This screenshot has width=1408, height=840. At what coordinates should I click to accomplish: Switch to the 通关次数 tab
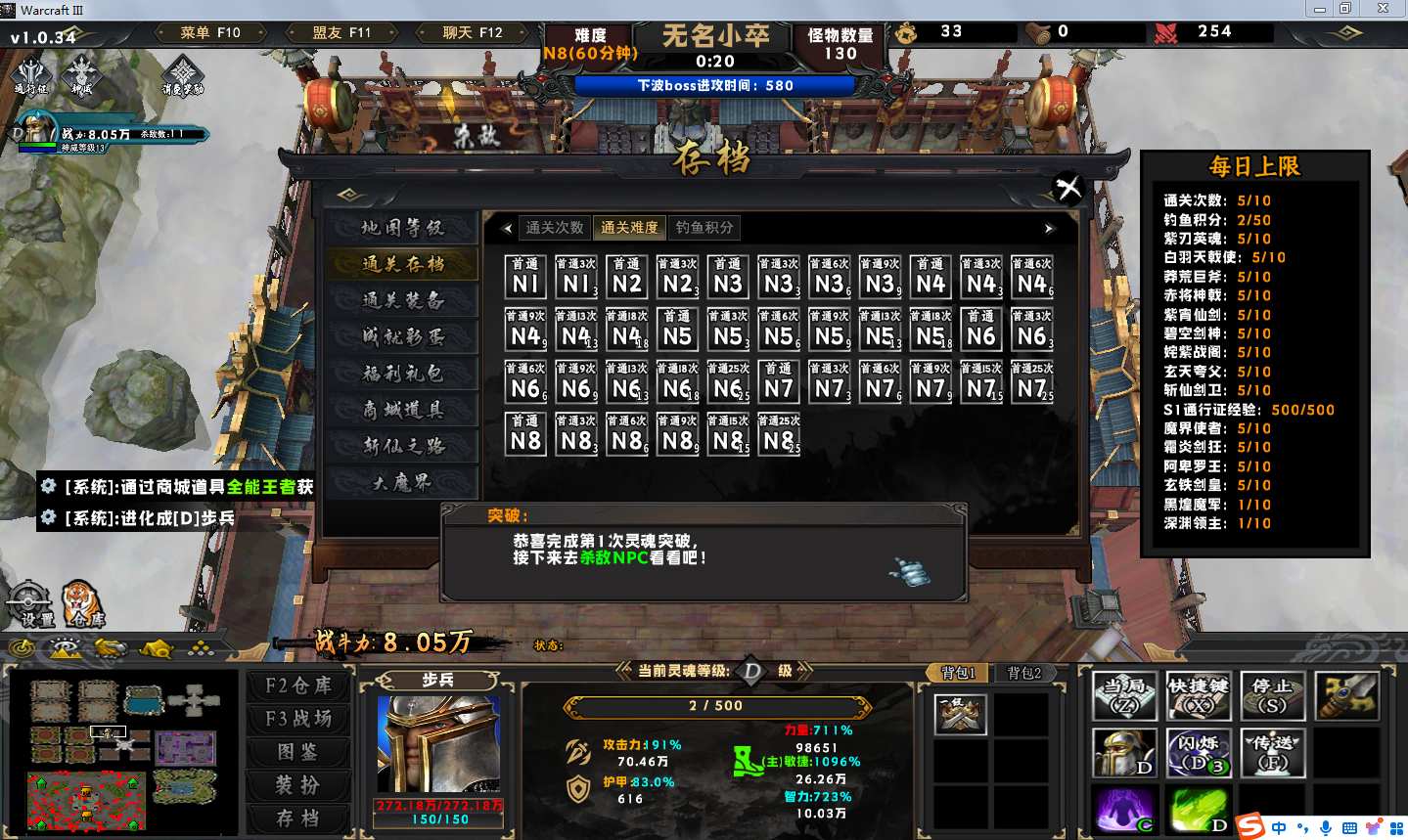coord(555,228)
